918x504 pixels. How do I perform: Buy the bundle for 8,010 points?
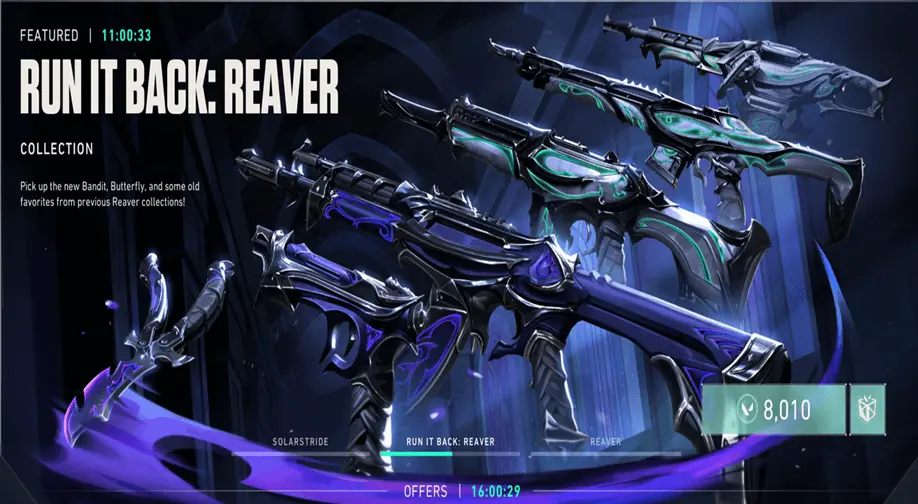click(x=770, y=409)
